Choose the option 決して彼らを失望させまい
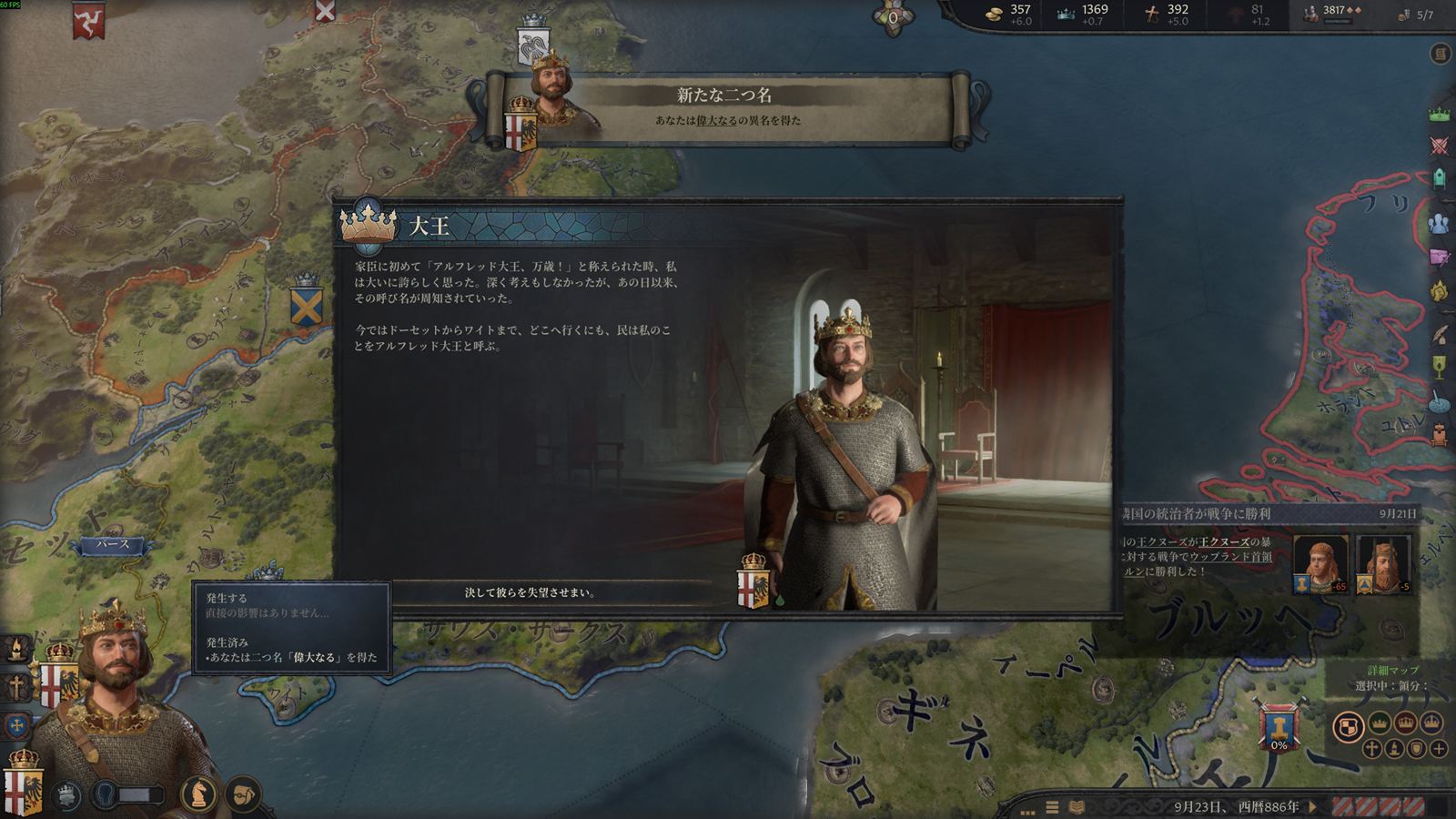This screenshot has height=819, width=1456. click(530, 592)
